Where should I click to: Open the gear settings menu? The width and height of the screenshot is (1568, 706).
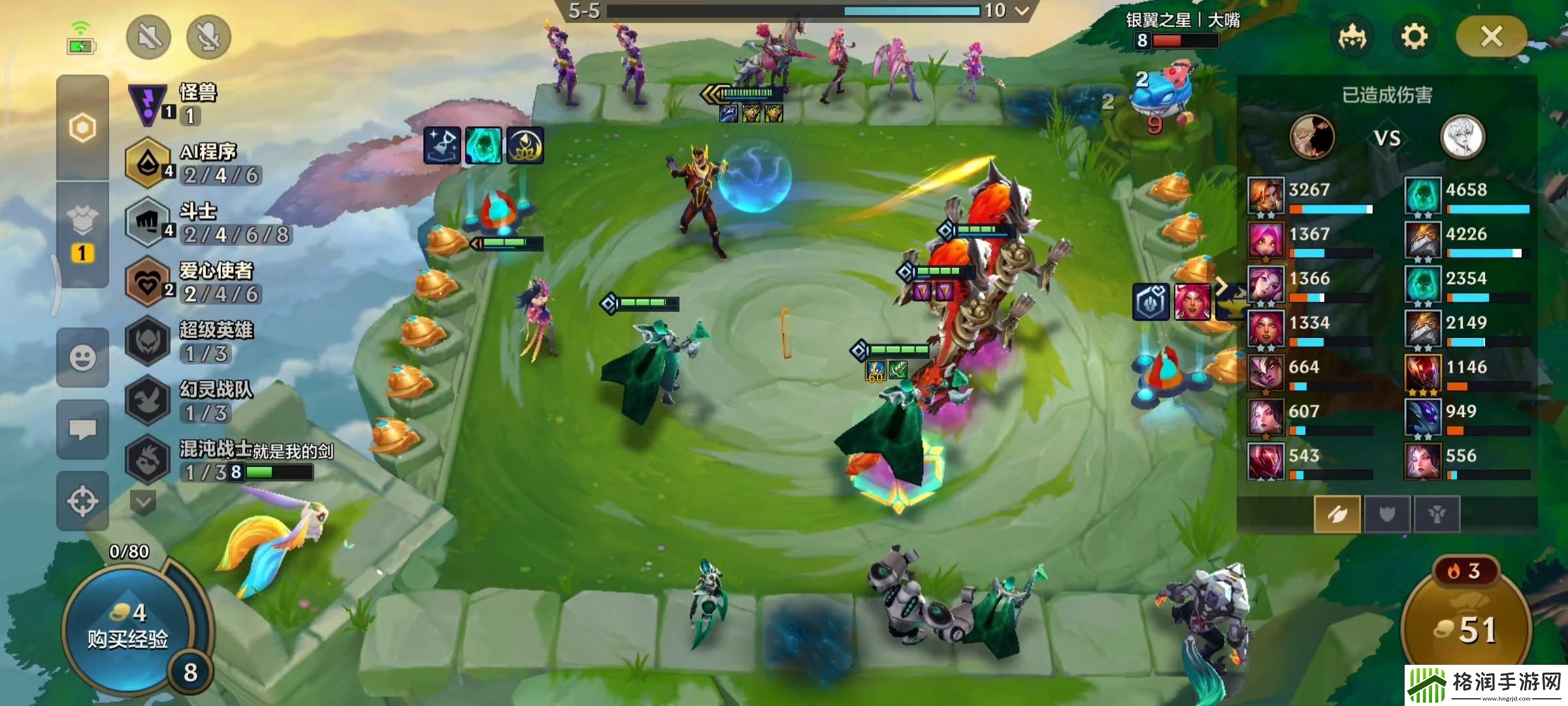(x=1414, y=37)
